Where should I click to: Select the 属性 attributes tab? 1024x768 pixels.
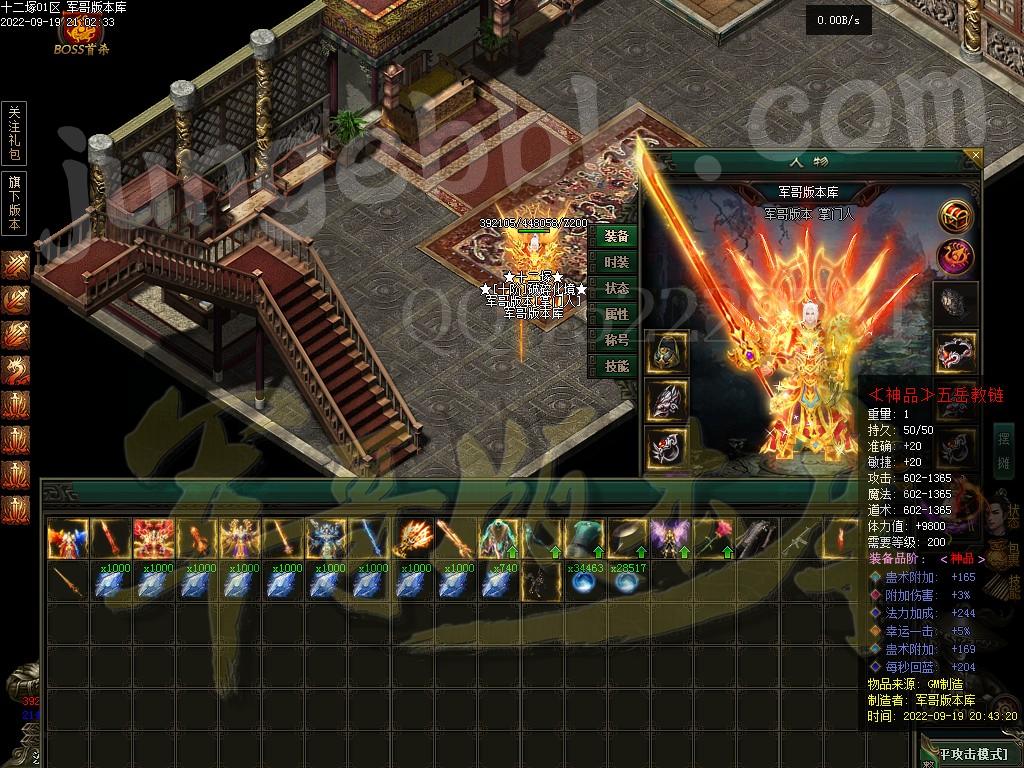click(617, 314)
